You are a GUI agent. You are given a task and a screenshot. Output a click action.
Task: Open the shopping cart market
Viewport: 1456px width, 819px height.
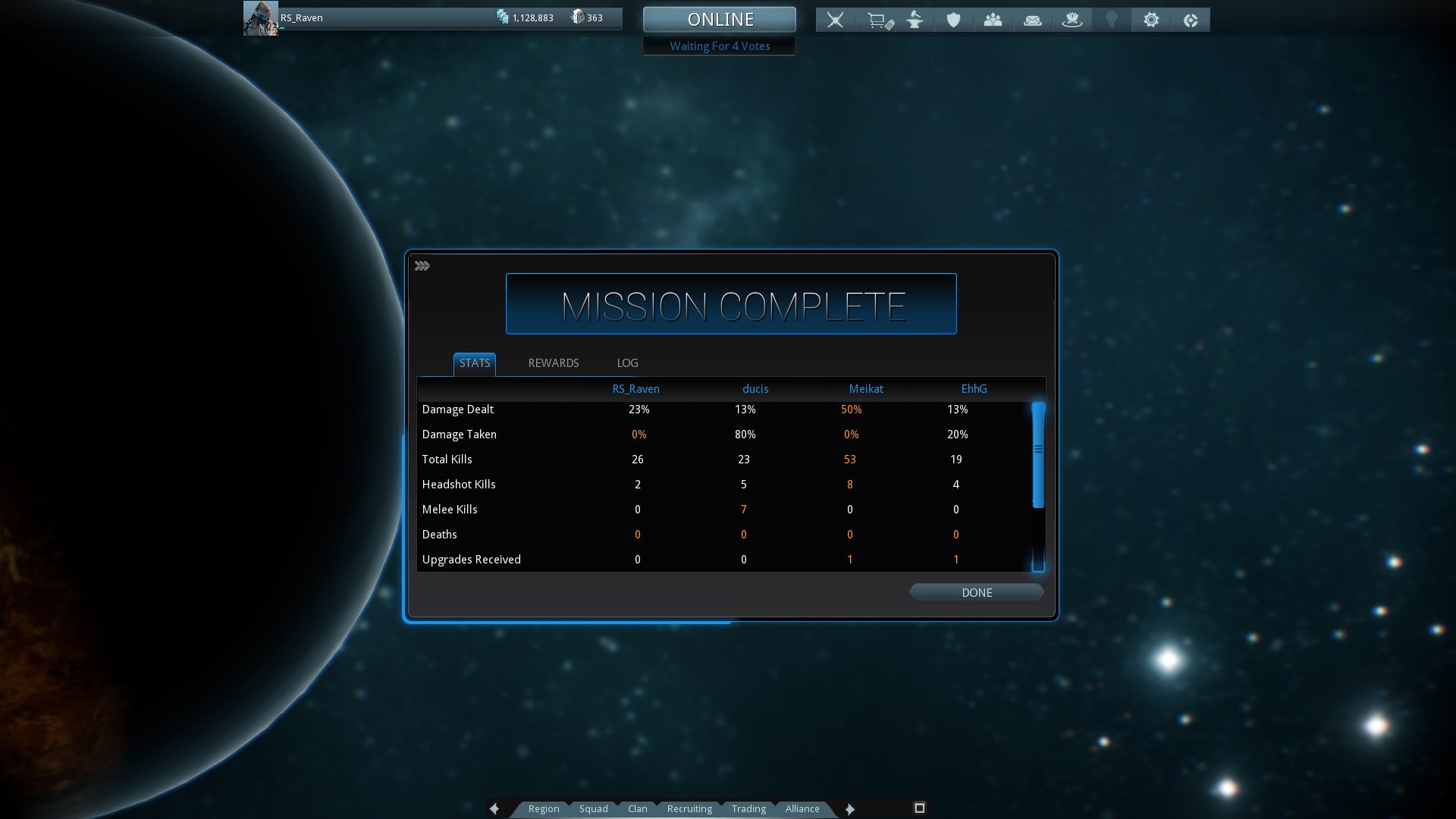[879, 20]
